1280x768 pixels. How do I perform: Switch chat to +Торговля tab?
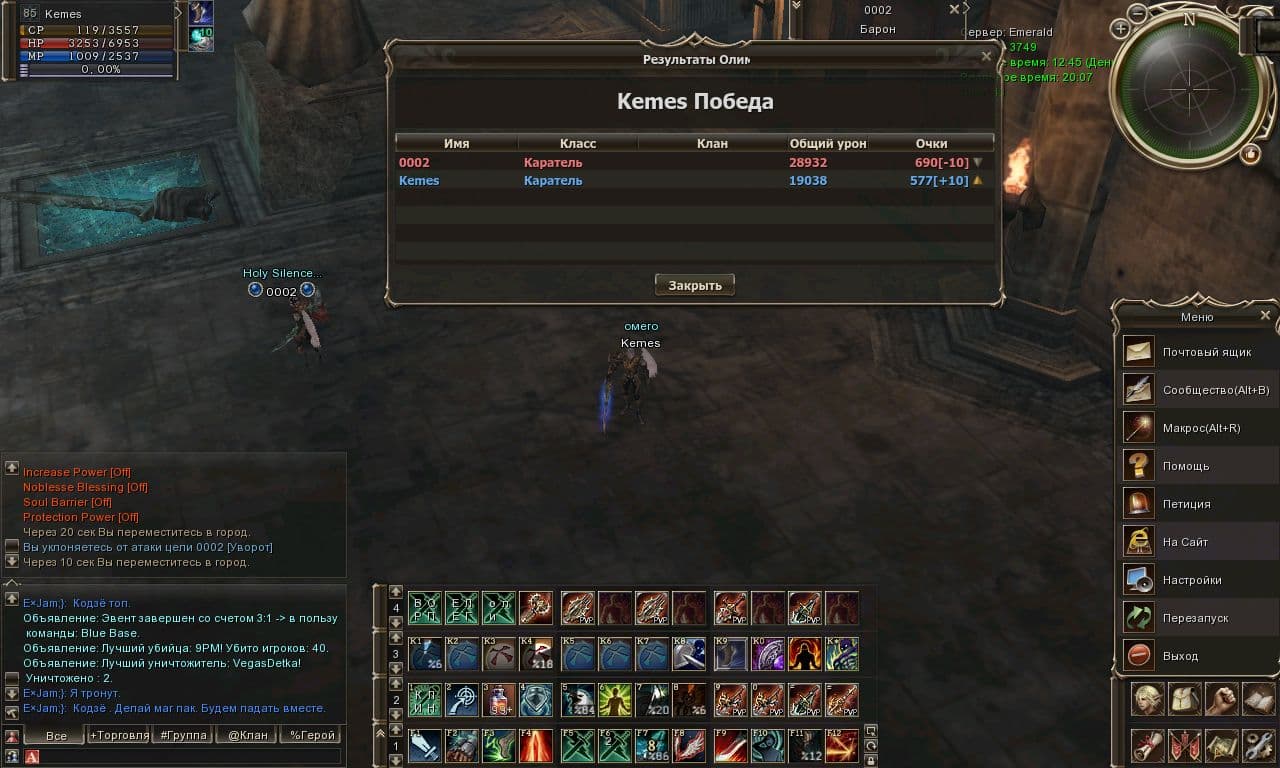coord(118,735)
